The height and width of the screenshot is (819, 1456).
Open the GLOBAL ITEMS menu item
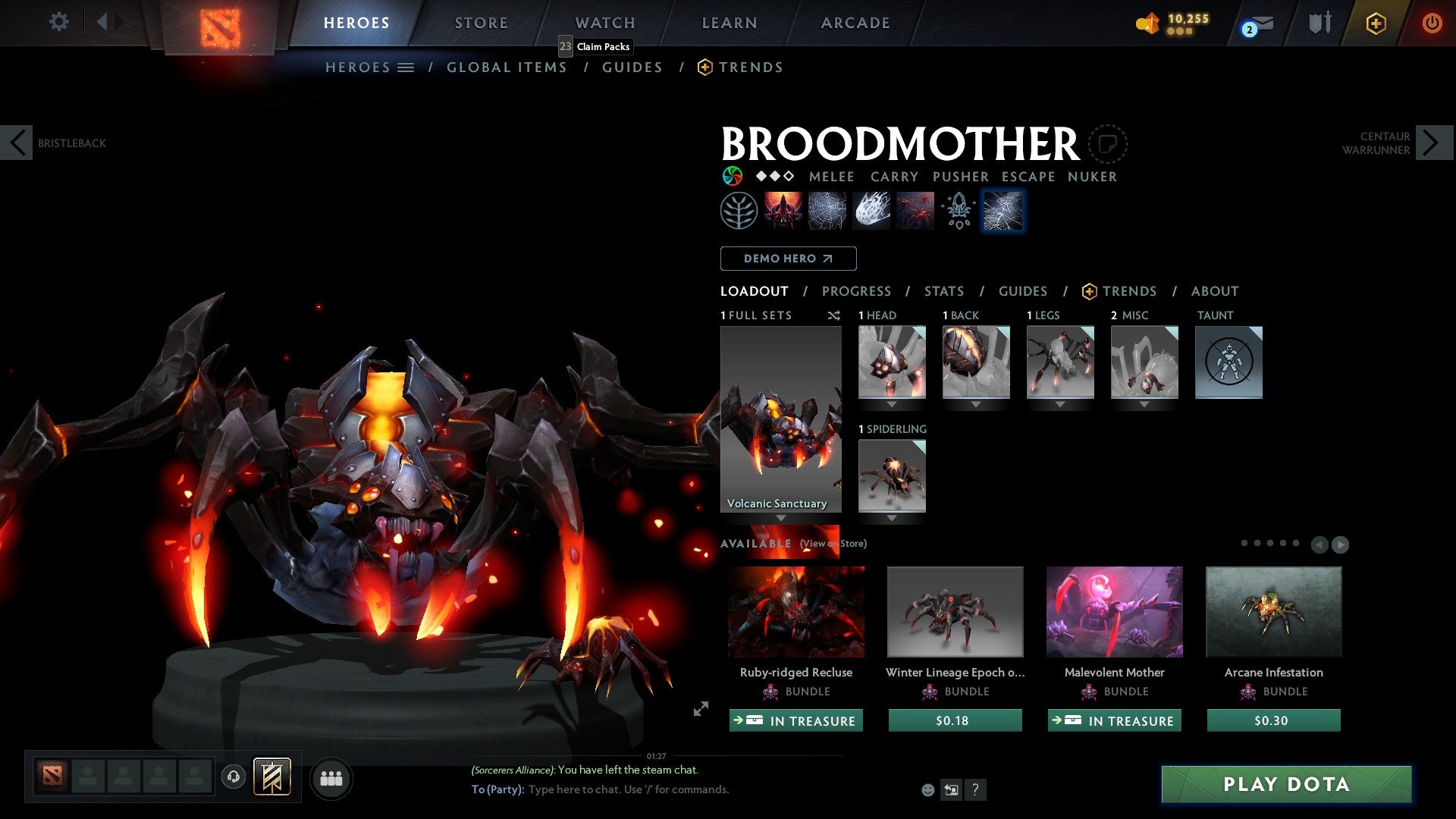(507, 67)
